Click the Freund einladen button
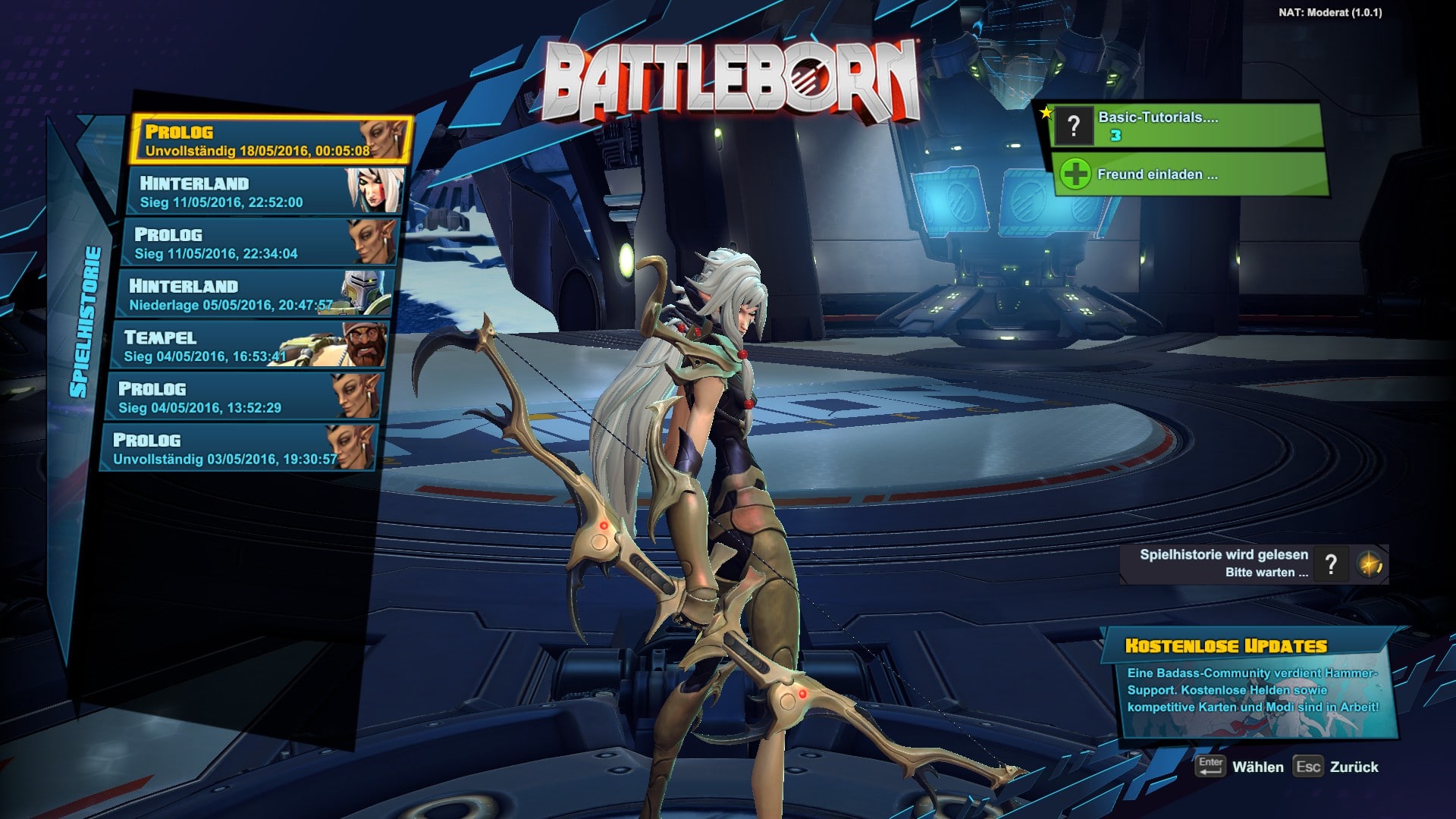The image size is (1456, 819). (1189, 174)
